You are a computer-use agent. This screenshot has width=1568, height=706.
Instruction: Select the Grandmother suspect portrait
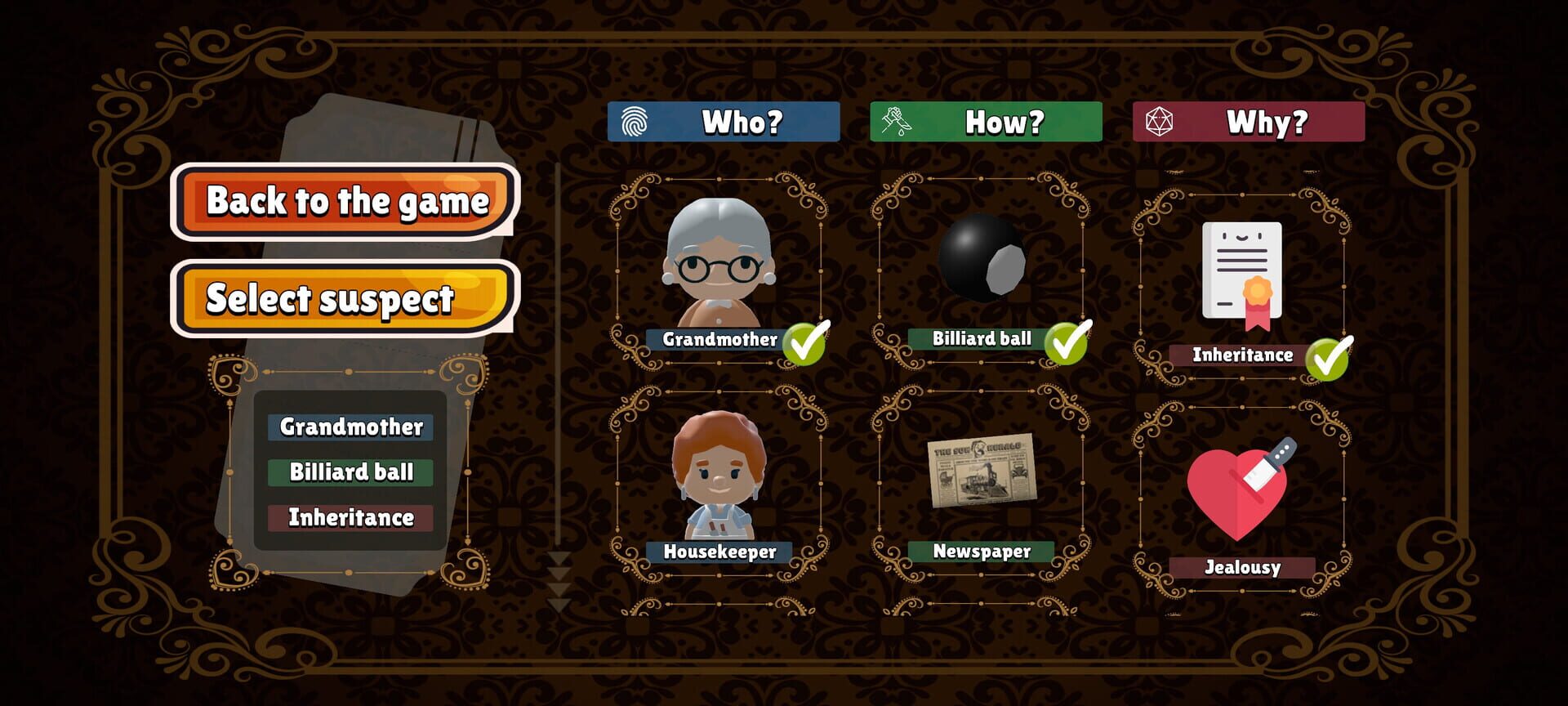719,261
